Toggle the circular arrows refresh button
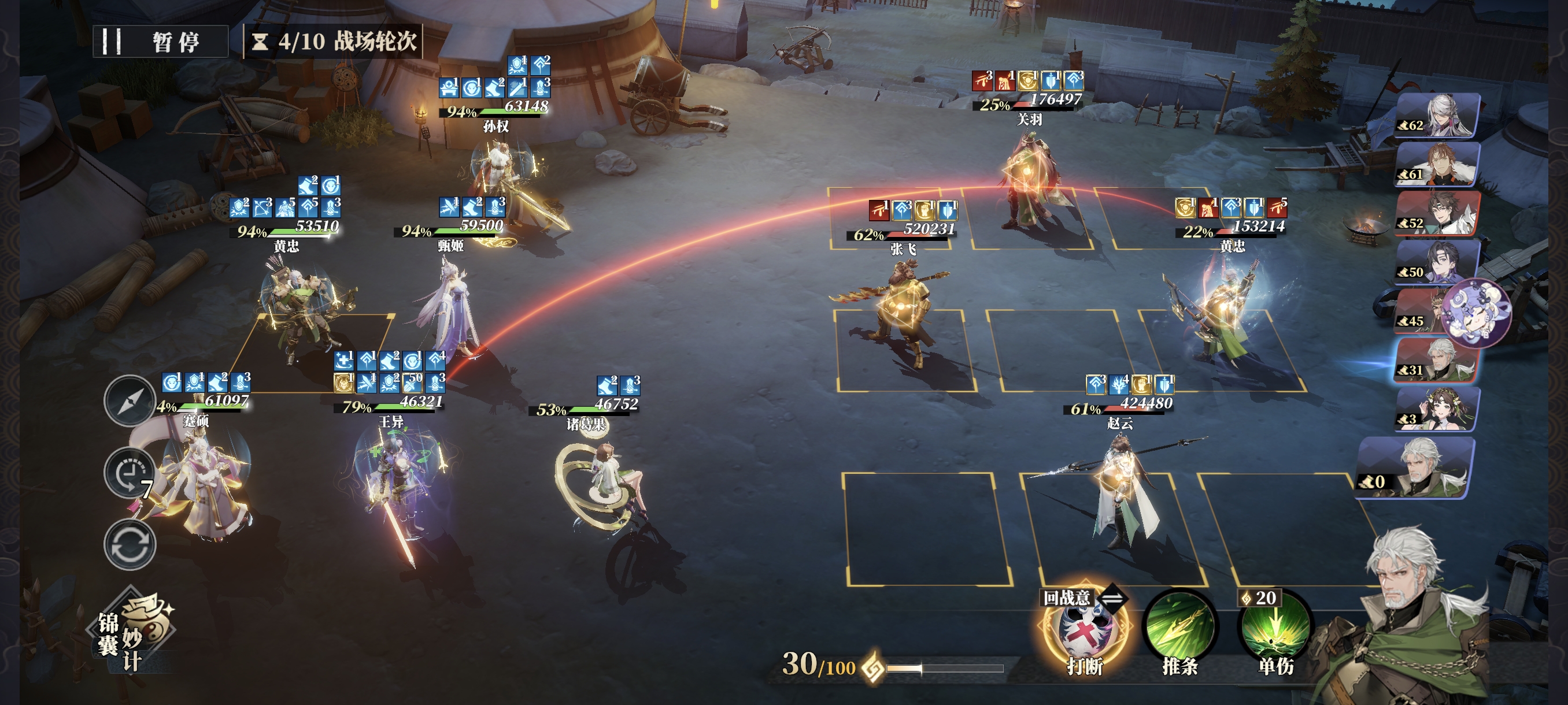The image size is (1568, 705). click(x=129, y=544)
